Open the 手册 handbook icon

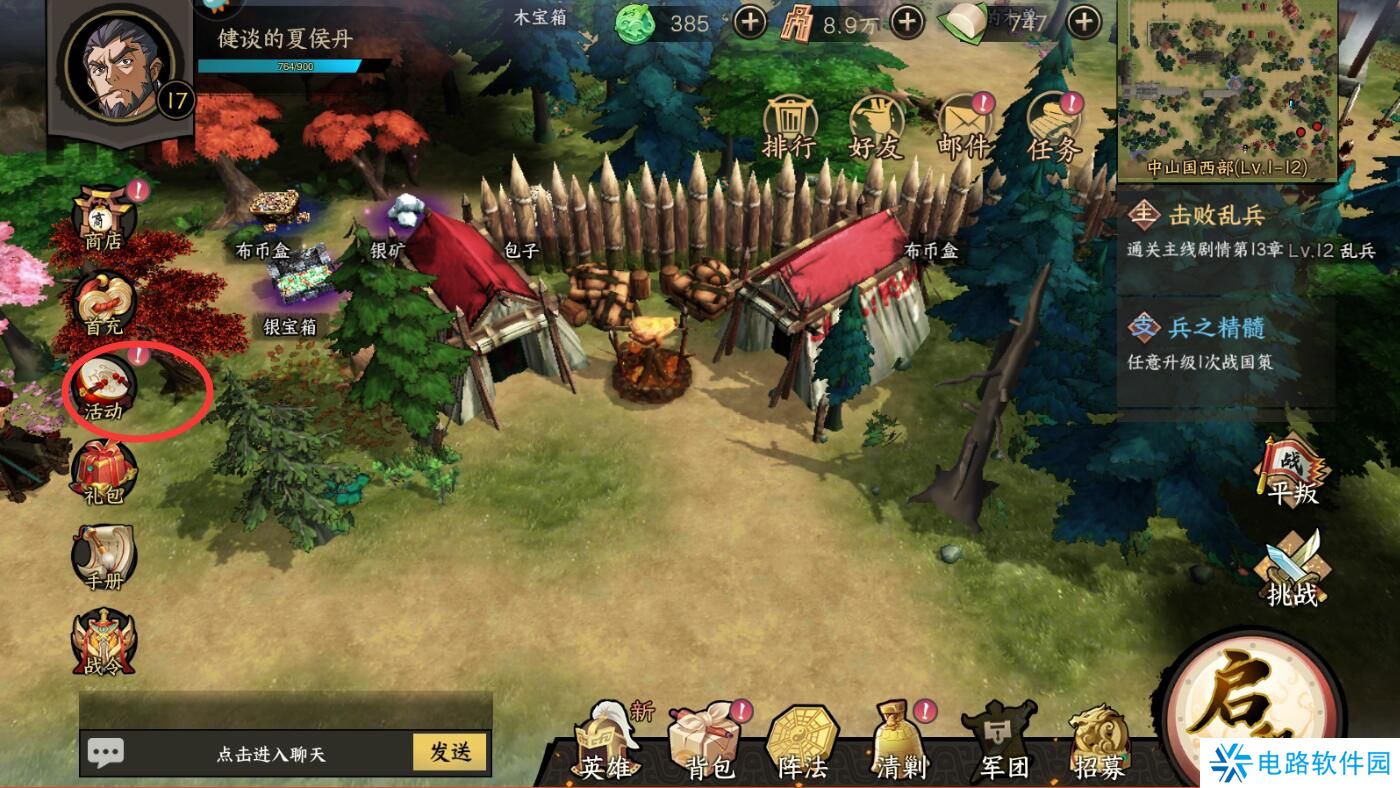tap(104, 556)
